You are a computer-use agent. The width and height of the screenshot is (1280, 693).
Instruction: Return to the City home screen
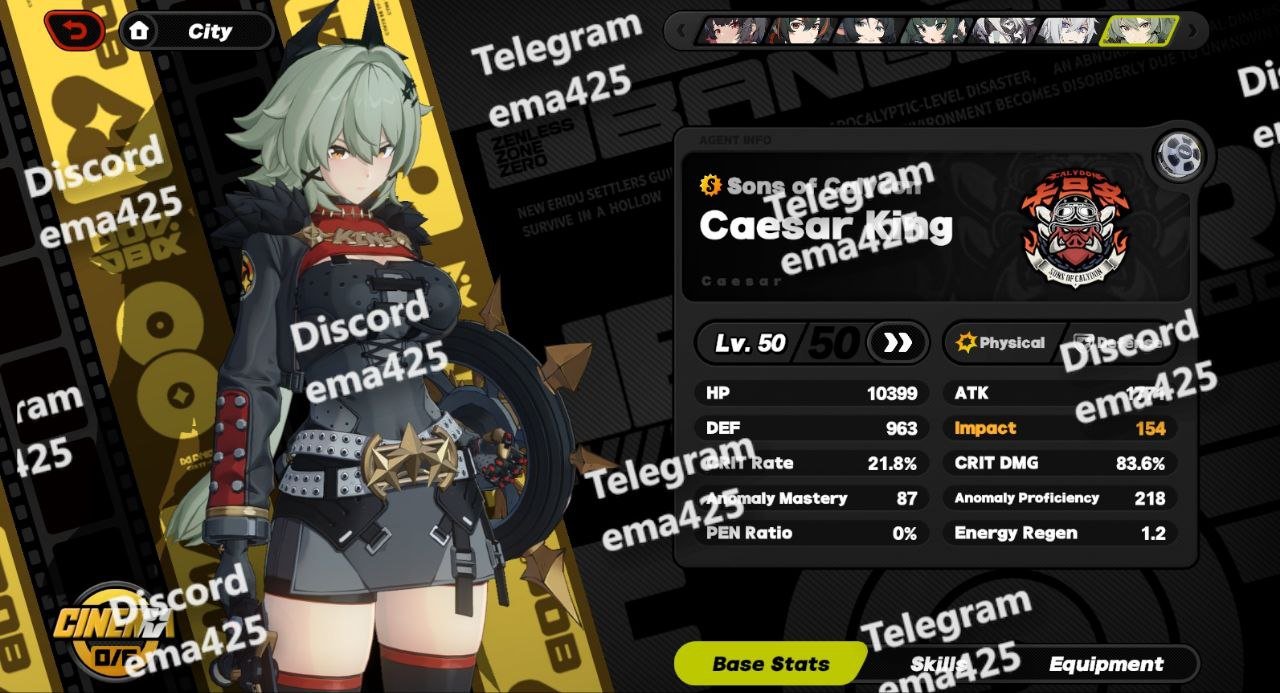(x=196, y=31)
